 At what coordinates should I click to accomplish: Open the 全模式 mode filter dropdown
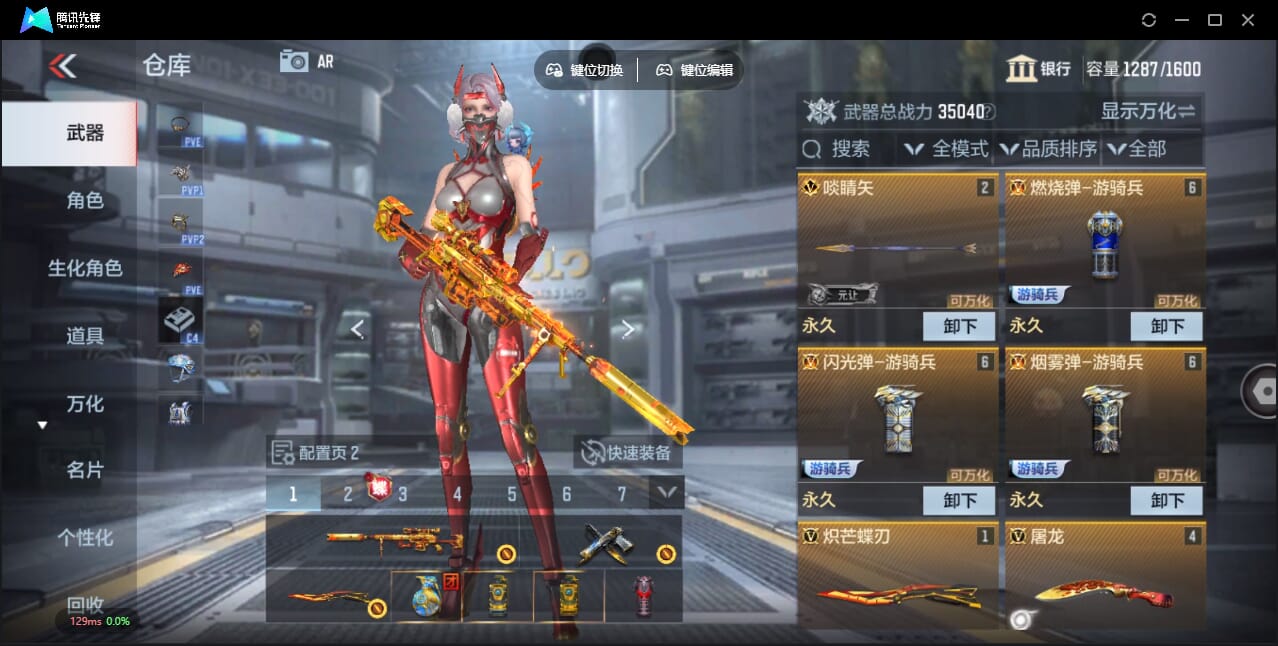click(946, 149)
